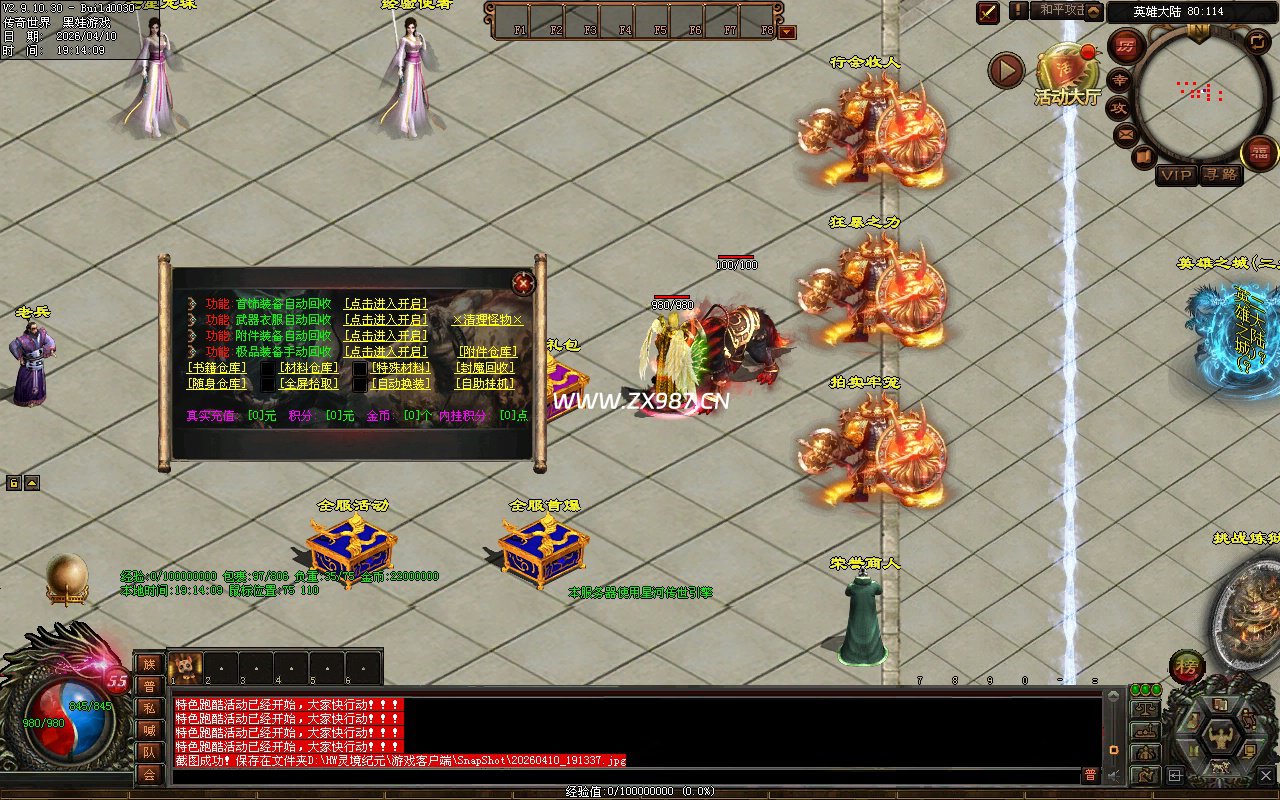
Task: Use the pet item in hotbar slot 1
Action: [185, 666]
